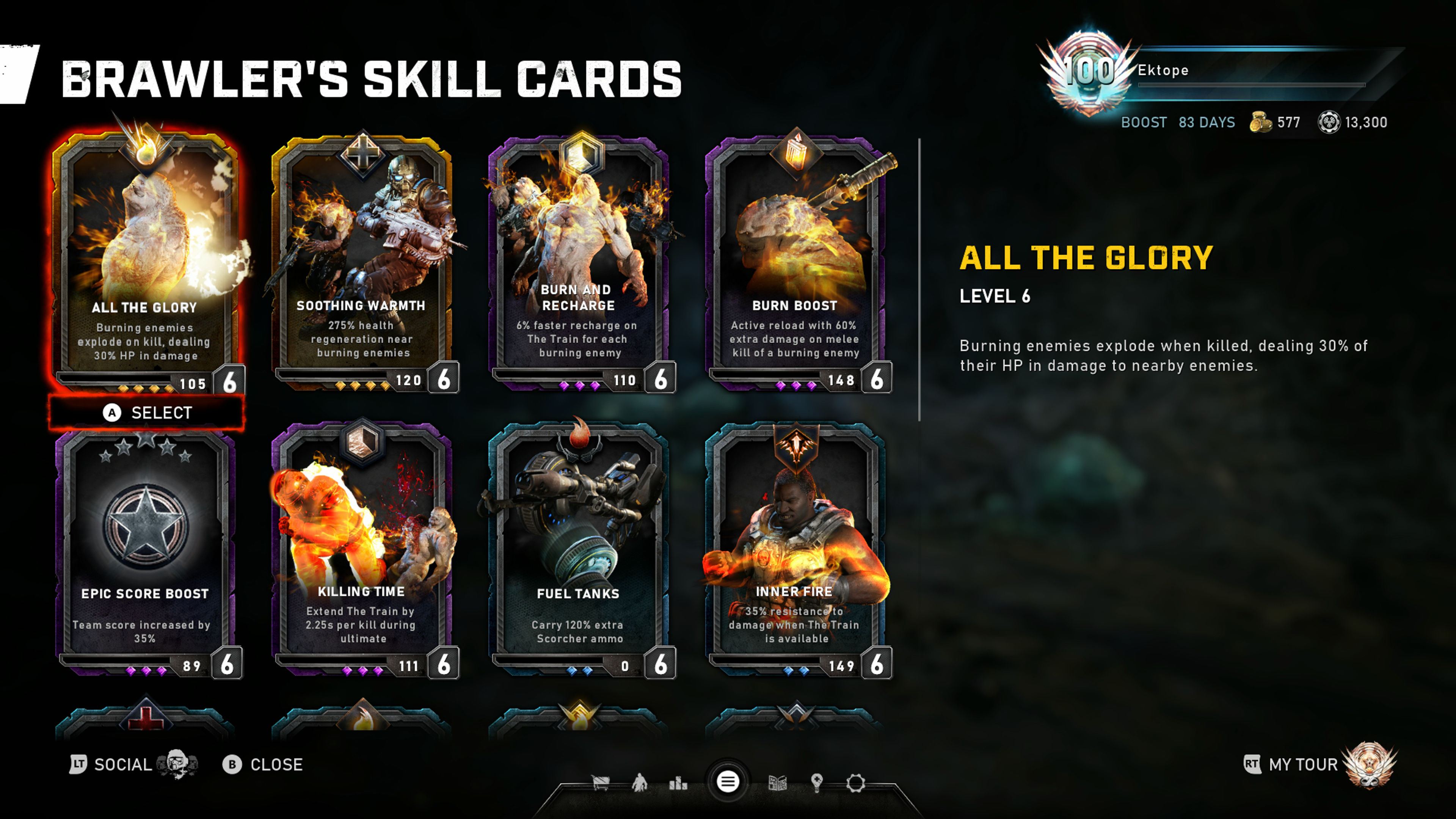Open settings with the gear icon
1456x819 pixels.
pos(856,783)
